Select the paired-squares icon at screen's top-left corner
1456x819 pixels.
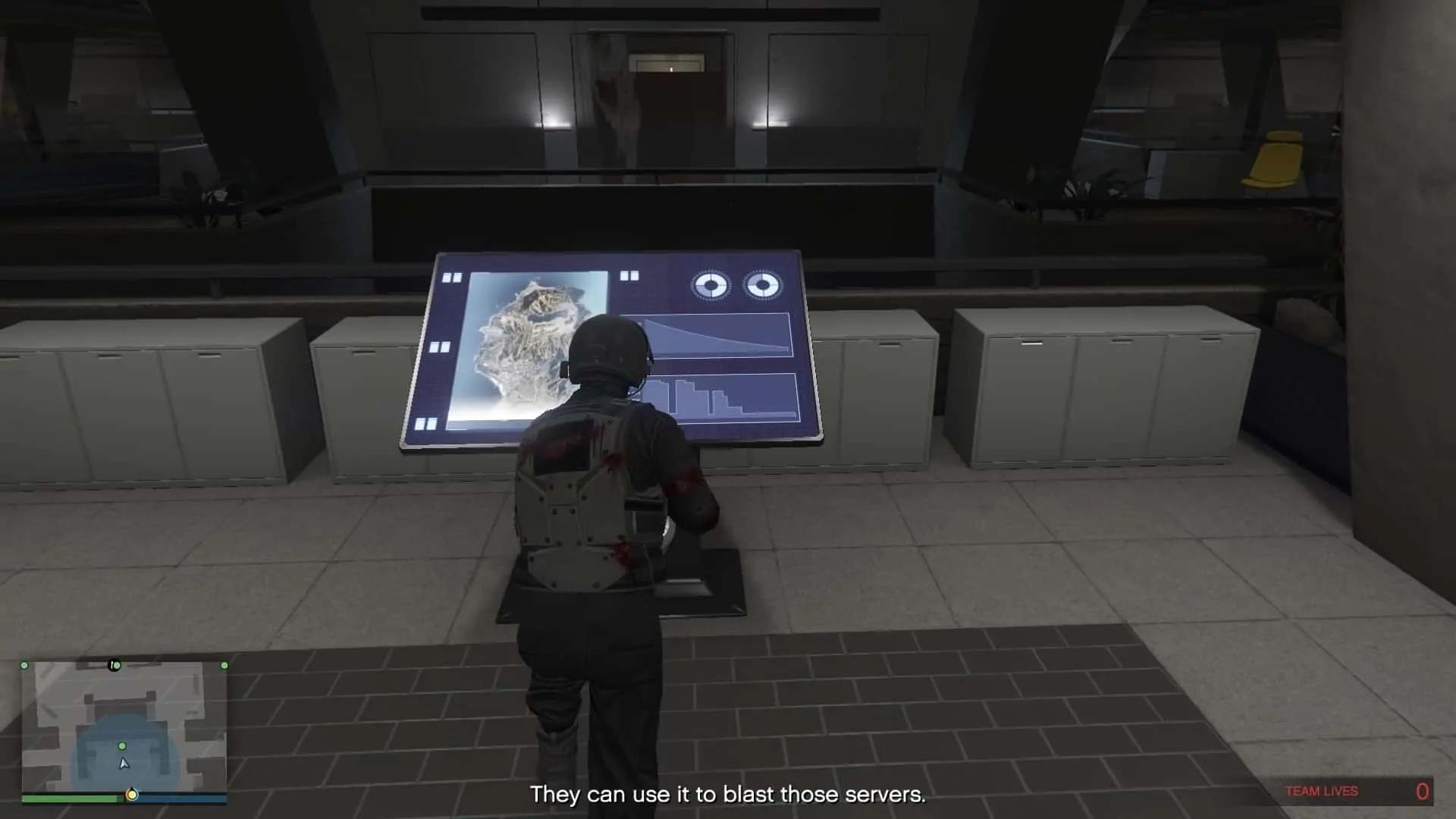pyautogui.click(x=453, y=276)
